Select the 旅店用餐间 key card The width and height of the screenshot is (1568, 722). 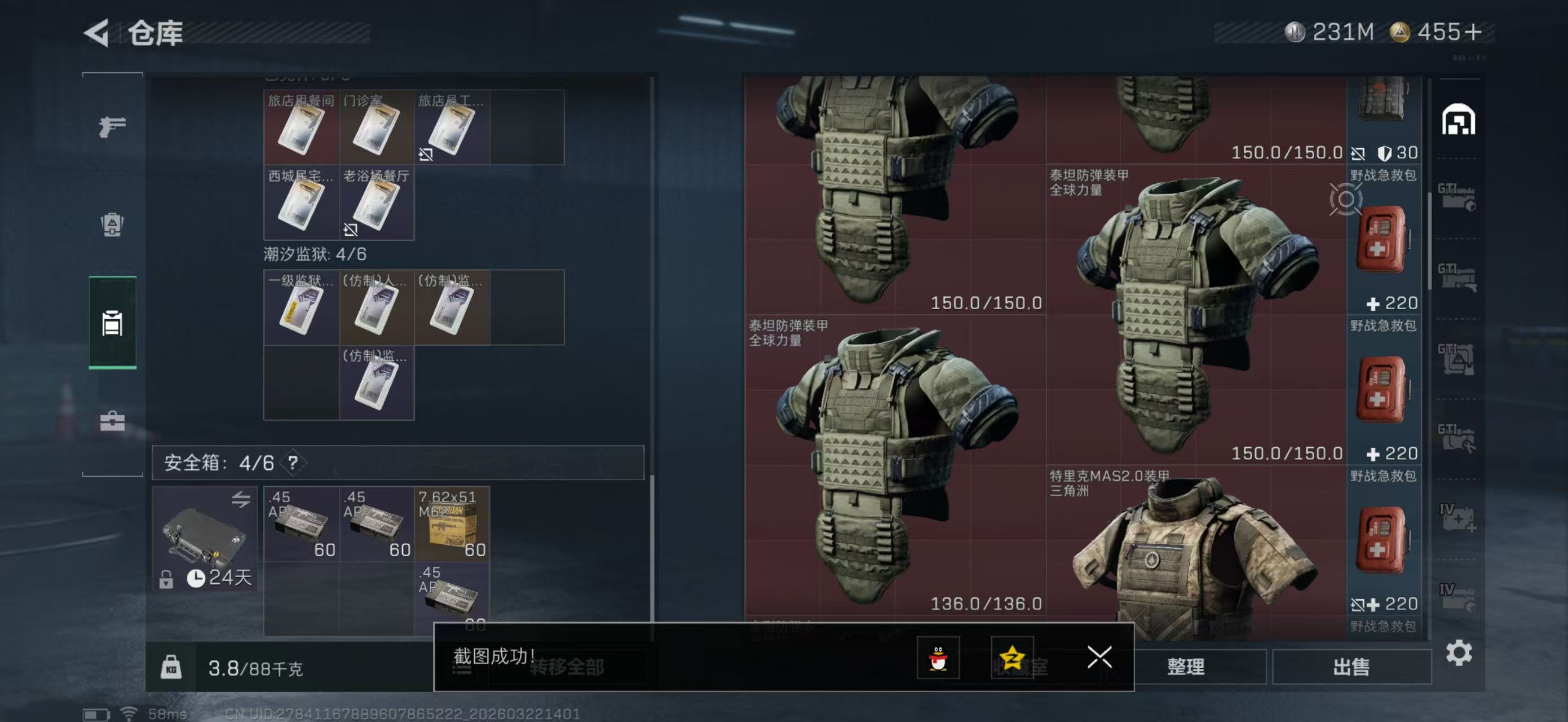tap(301, 128)
